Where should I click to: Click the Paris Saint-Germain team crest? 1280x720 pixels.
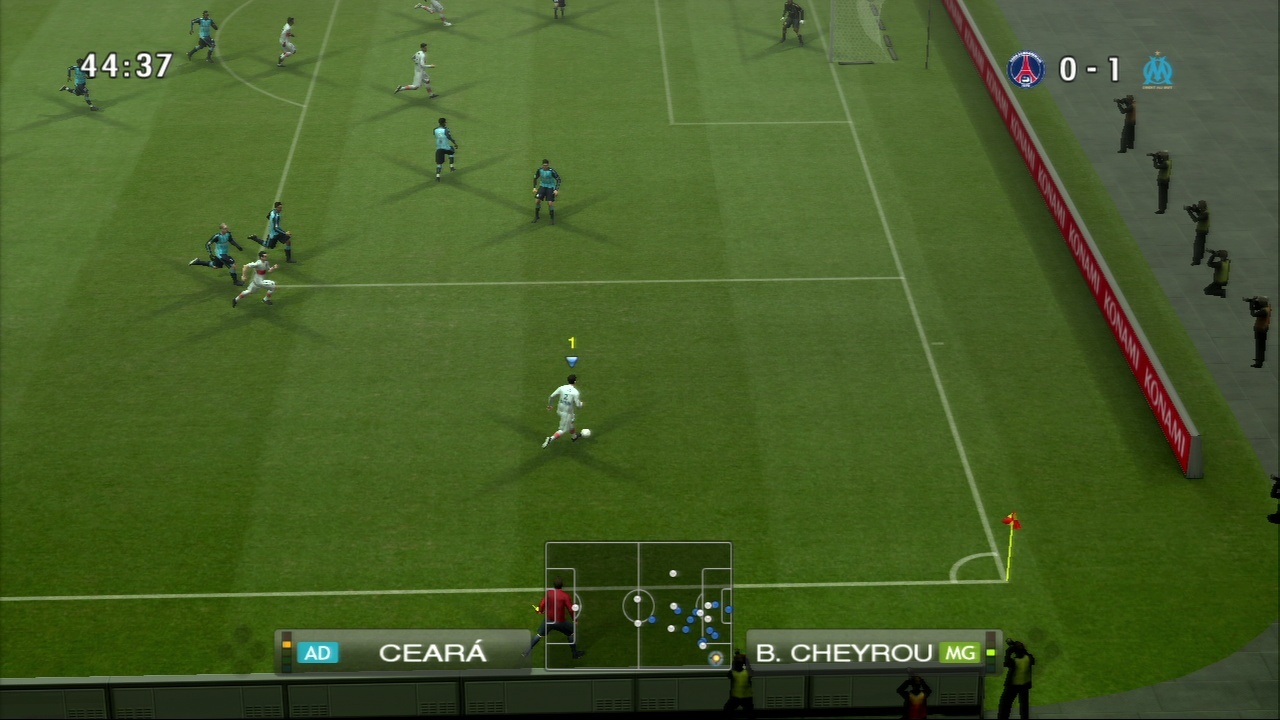coord(1025,69)
